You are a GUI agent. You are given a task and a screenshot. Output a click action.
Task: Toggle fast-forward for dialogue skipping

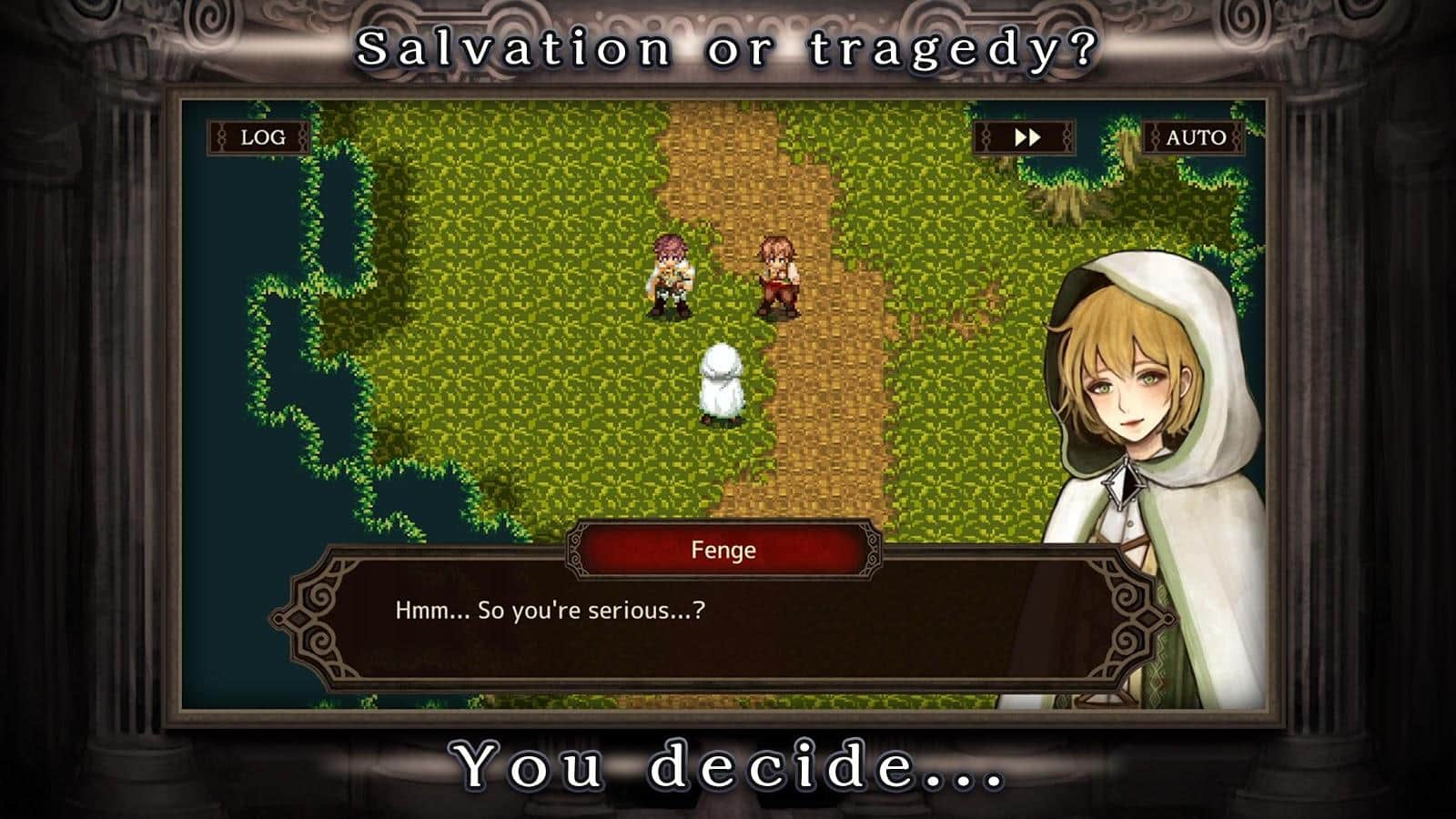point(1029,137)
